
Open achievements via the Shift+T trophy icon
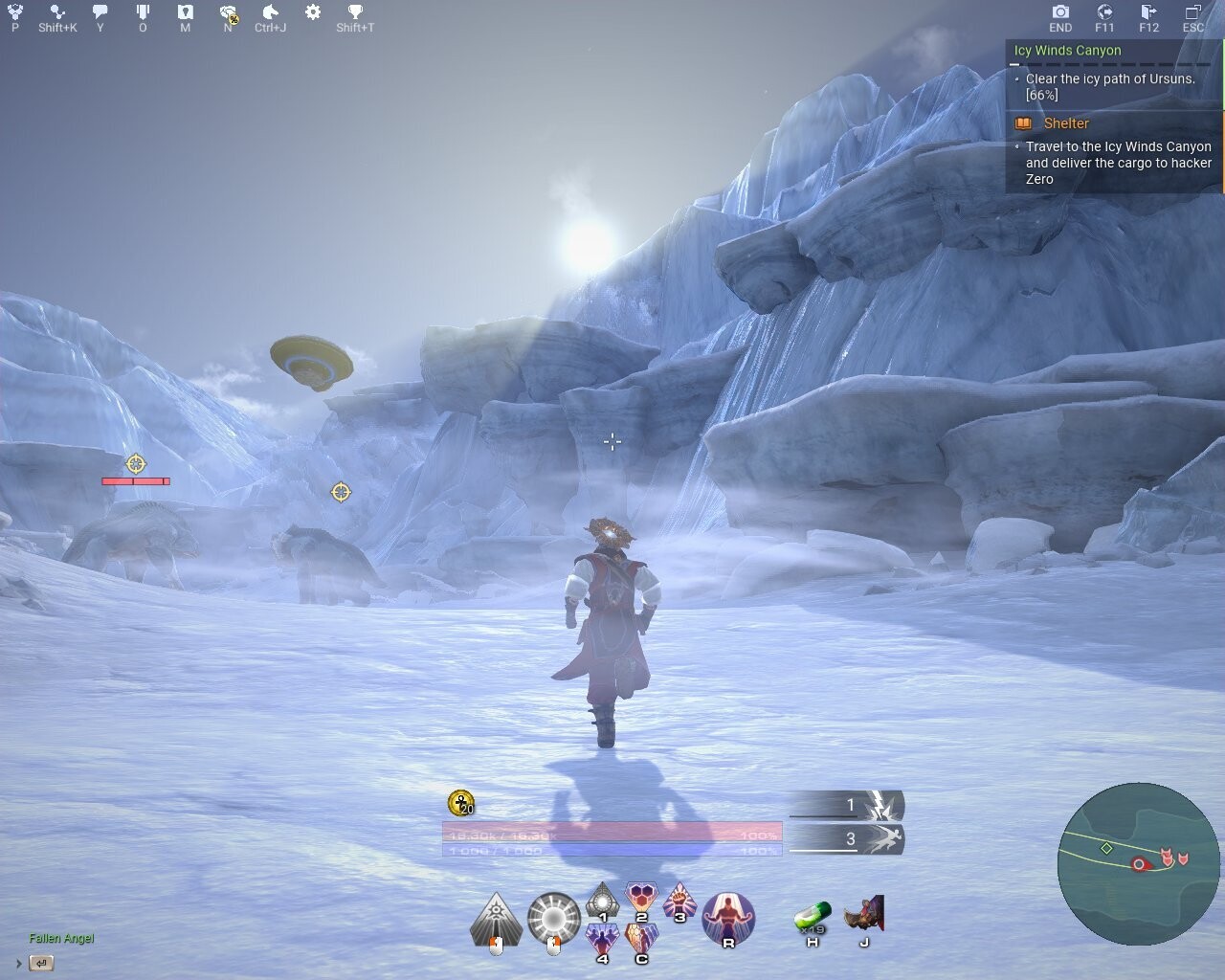point(354,12)
